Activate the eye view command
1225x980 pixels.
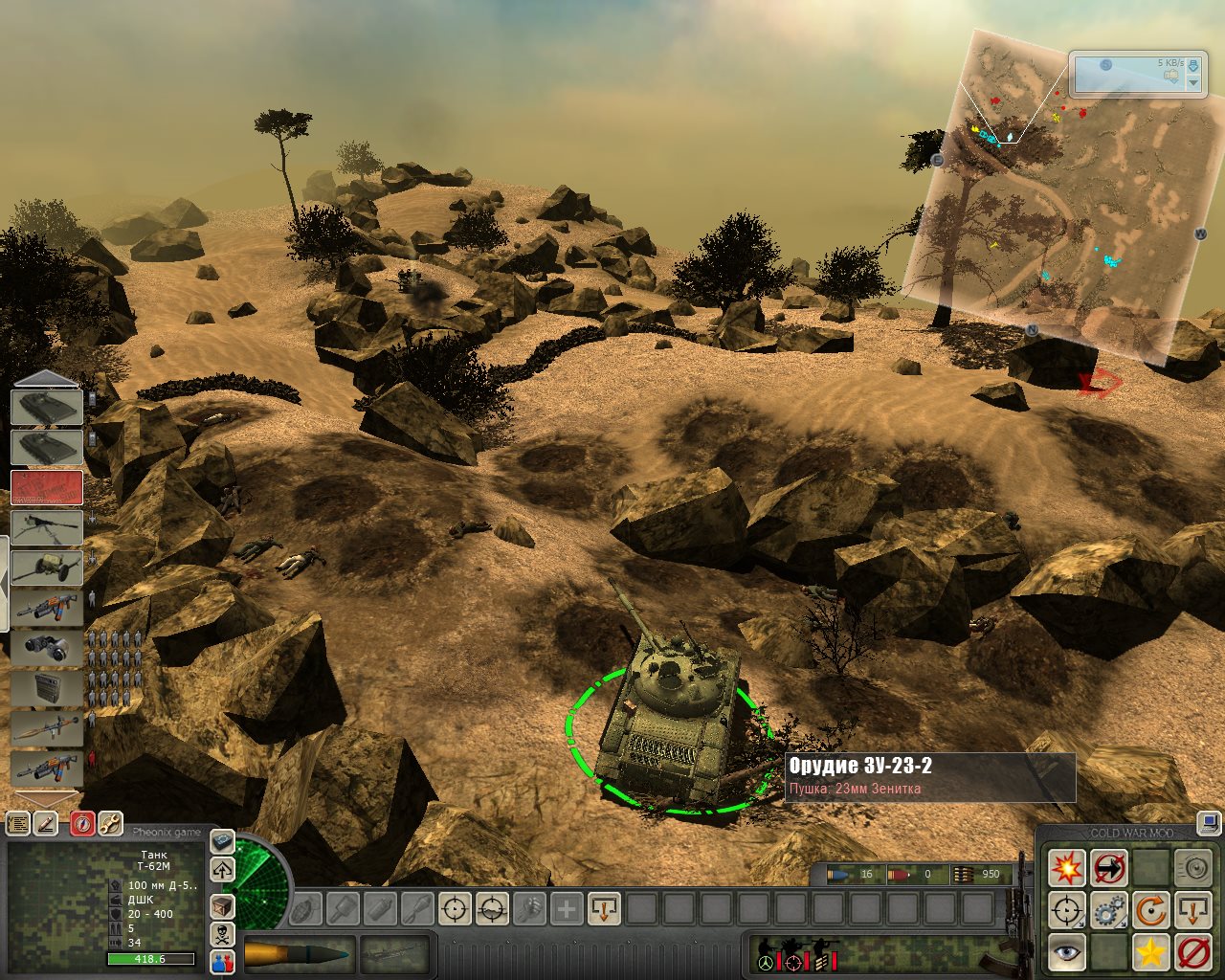1066,952
